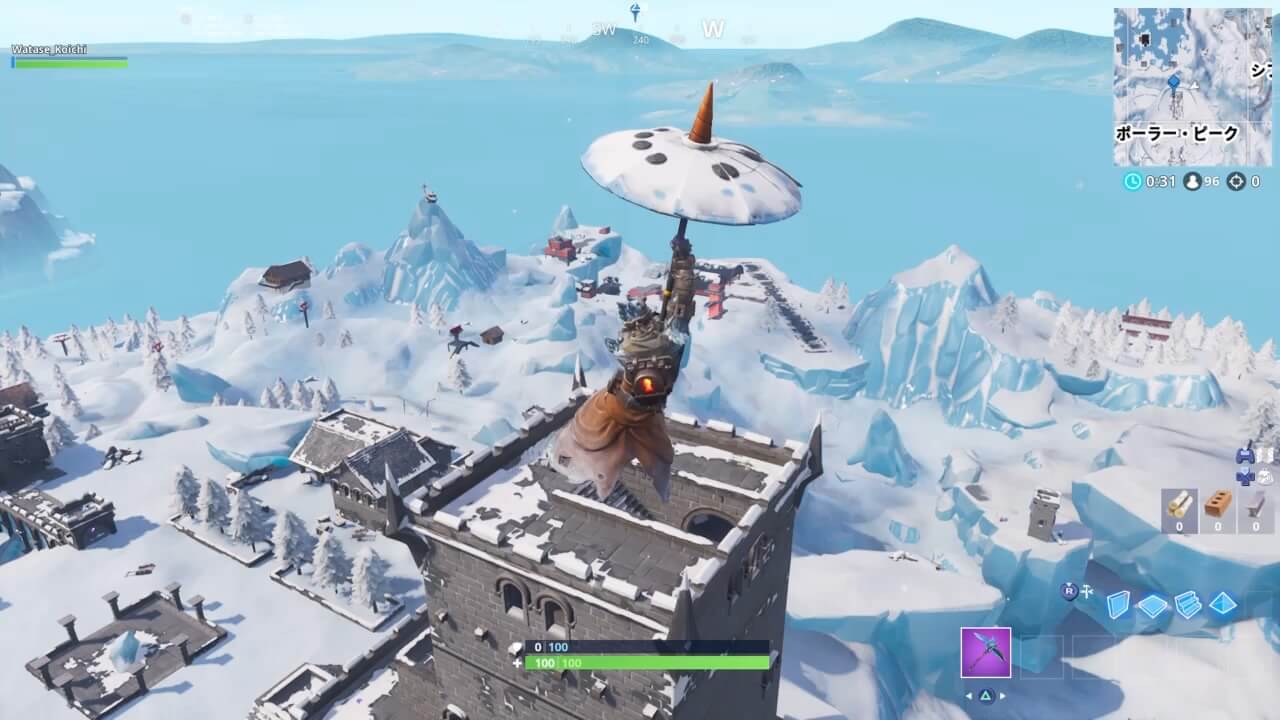Select the wall building piece
Screen dimensions: 1280x720
coord(1117,606)
